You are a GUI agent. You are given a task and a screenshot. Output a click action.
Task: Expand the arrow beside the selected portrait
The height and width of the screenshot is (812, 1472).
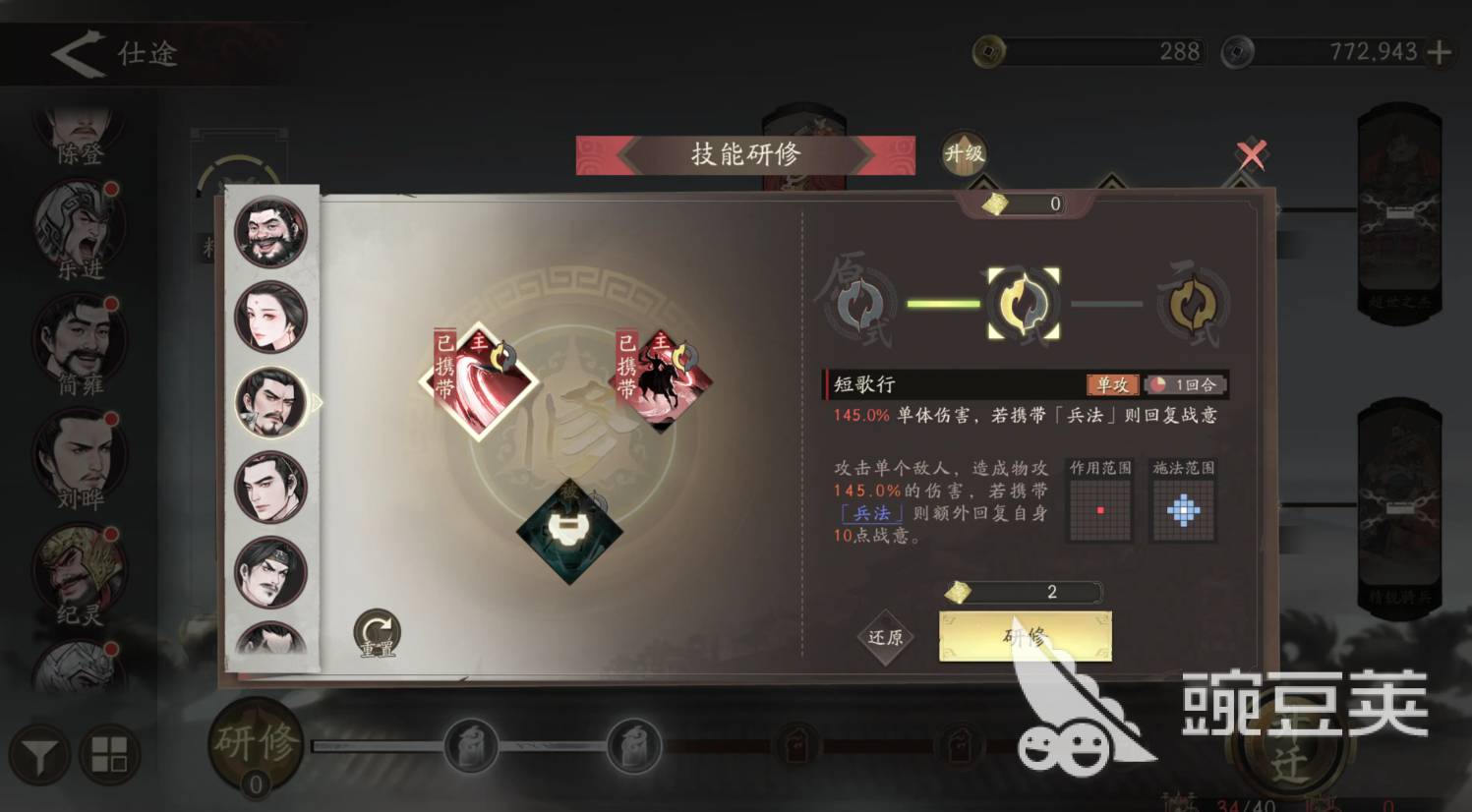(x=317, y=403)
